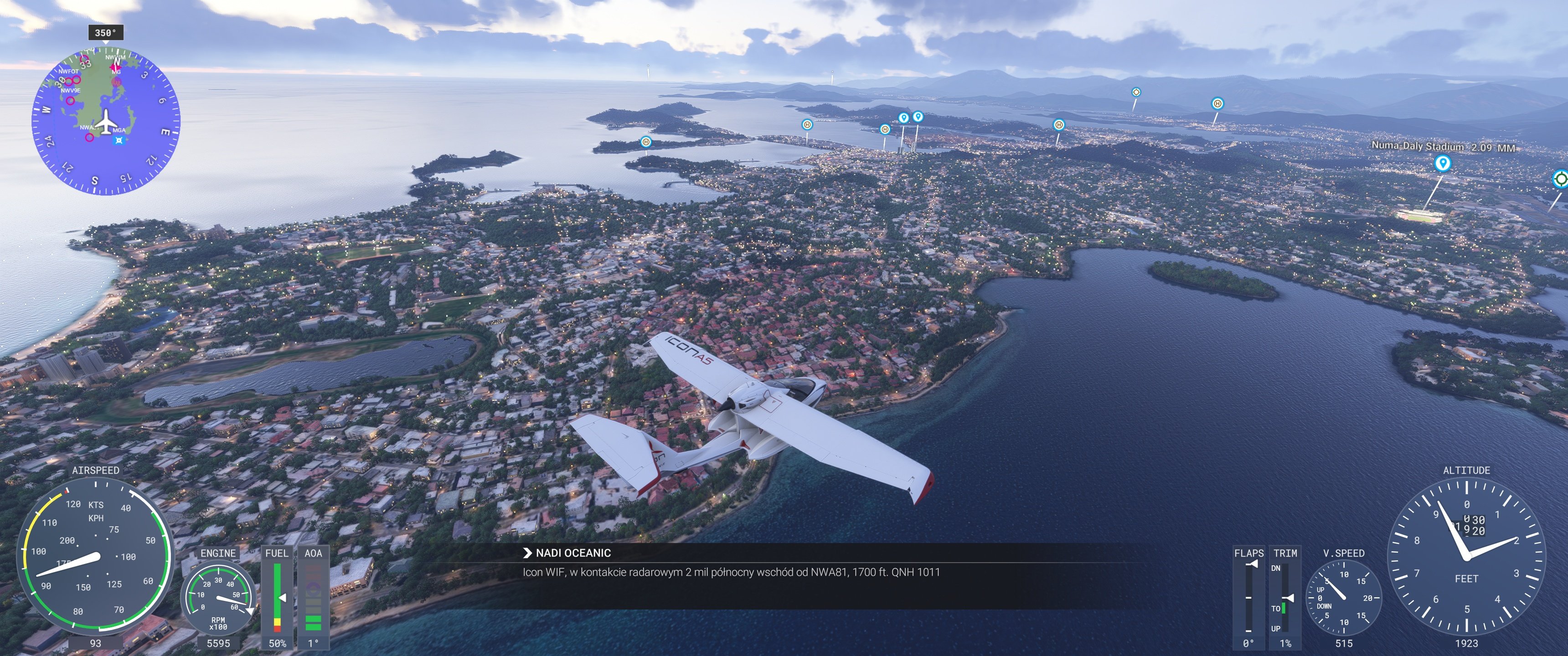The height and width of the screenshot is (656, 1568).
Task: Select the Numa-Daly Stadium map pin
Action: (1441, 163)
